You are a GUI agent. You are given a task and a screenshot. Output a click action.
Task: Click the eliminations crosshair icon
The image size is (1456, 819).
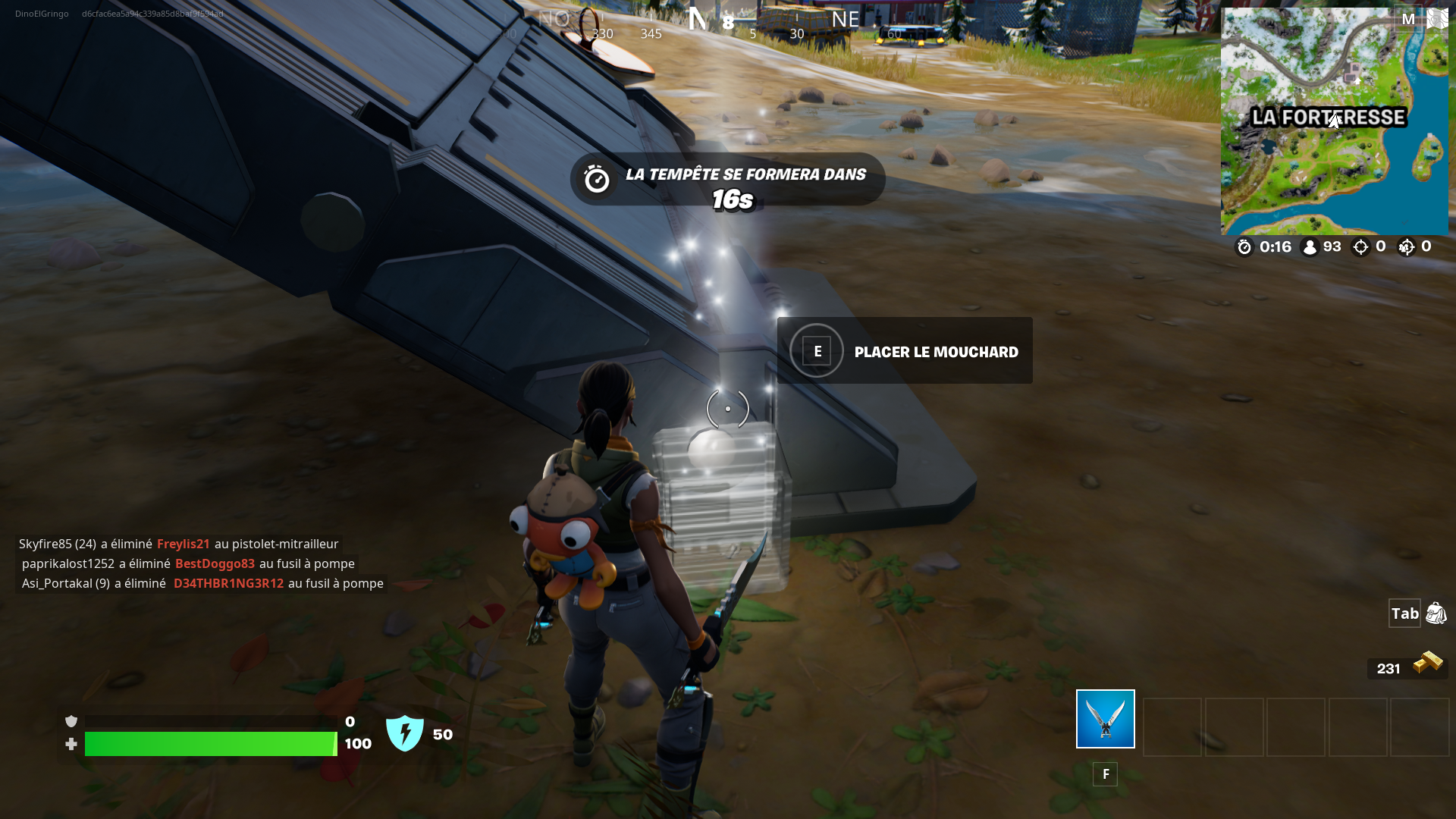pos(1361,246)
